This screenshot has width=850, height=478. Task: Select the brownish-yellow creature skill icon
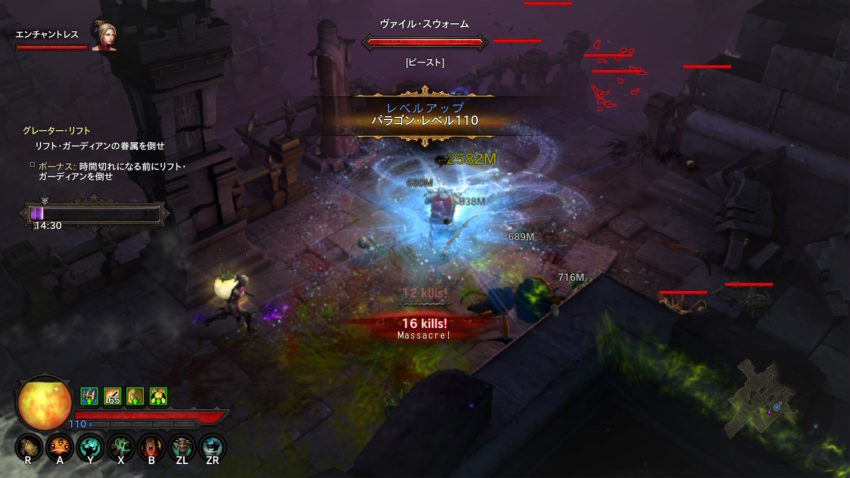click(29, 447)
